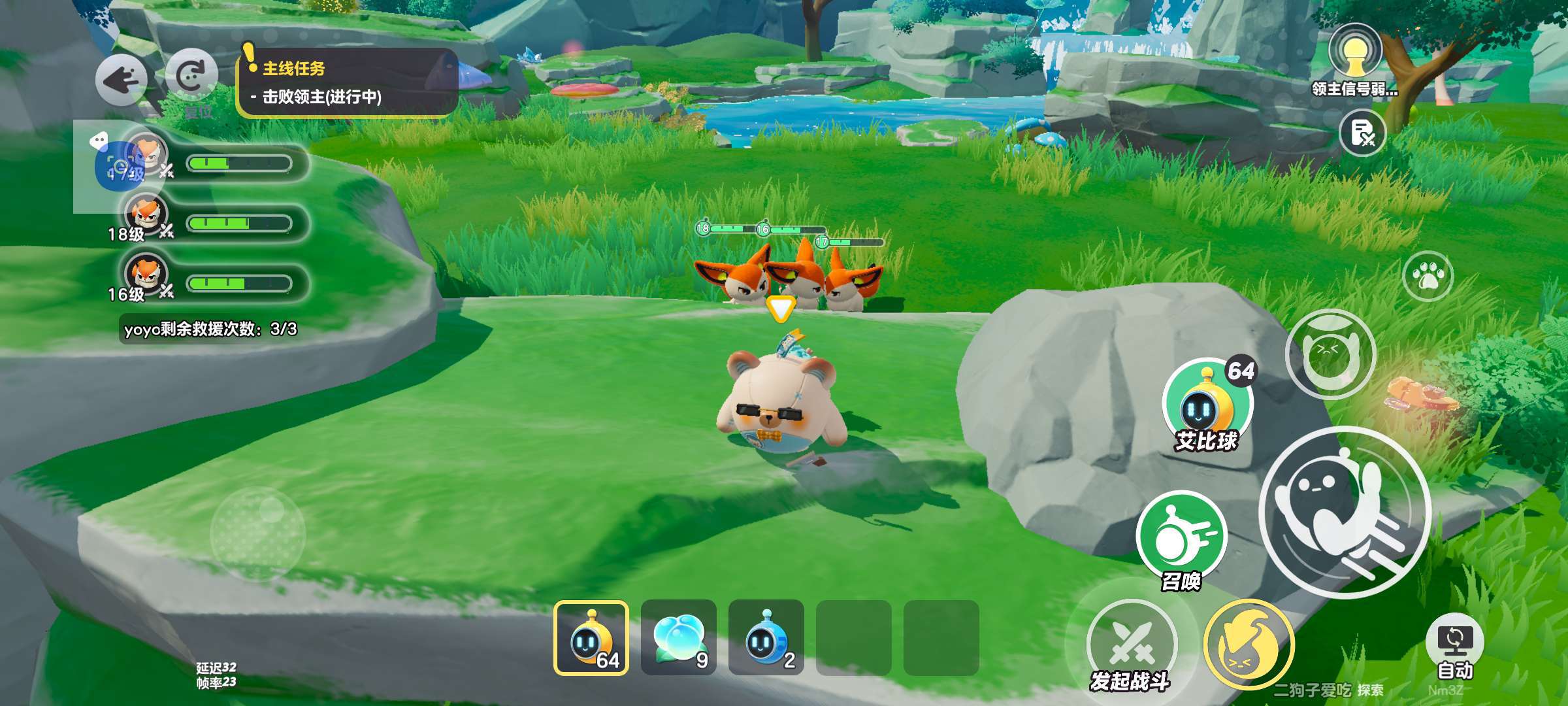Tap the round cat face emote button

coord(1330,354)
